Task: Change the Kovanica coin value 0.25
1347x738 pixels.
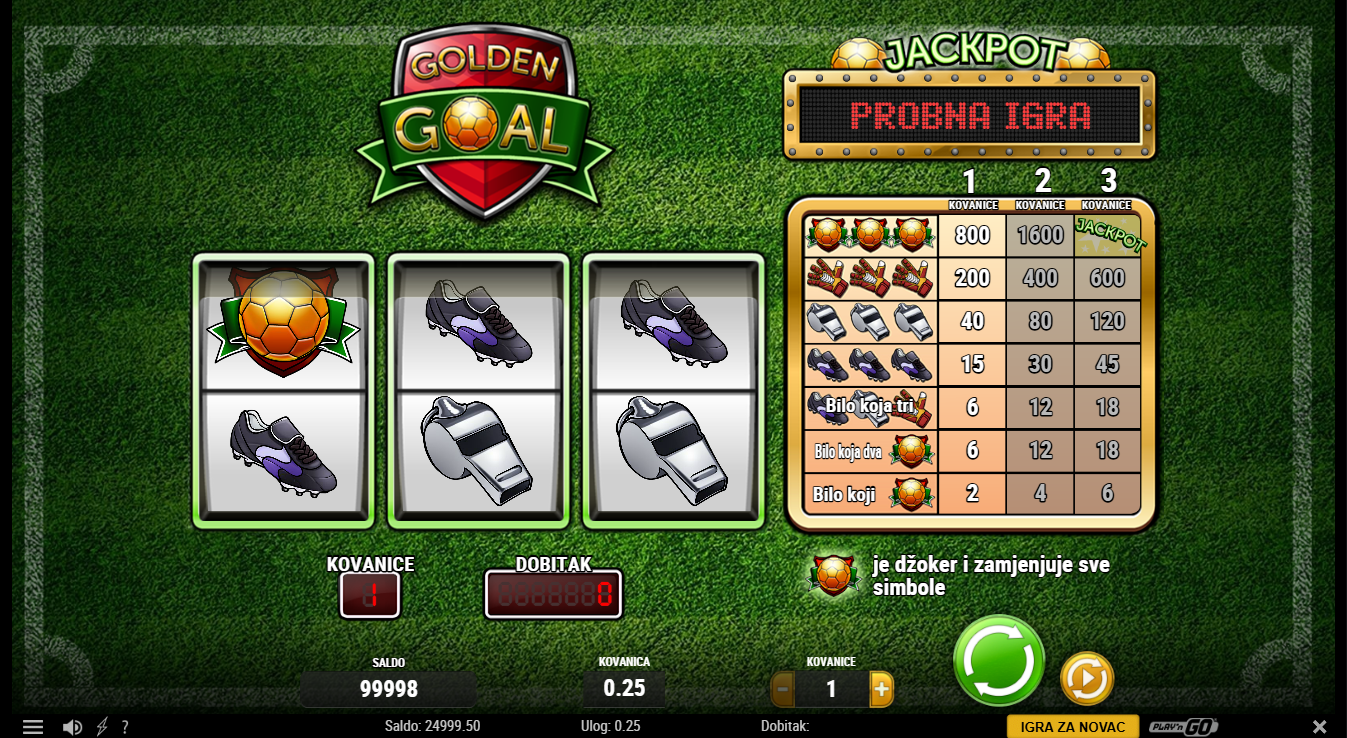Action: [x=624, y=688]
